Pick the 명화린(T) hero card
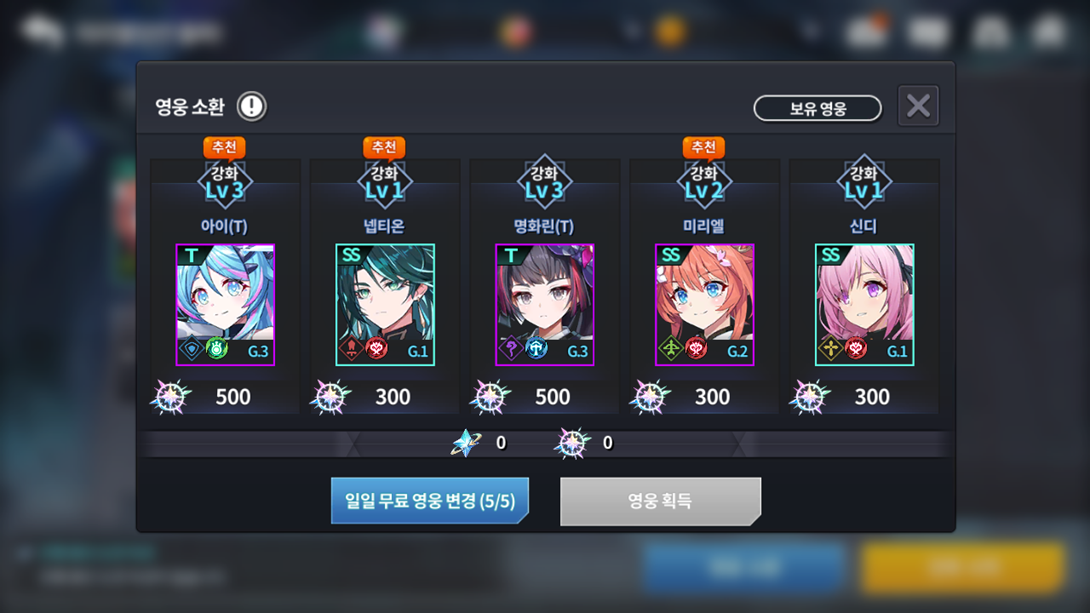This screenshot has width=1090, height=613. point(545,305)
